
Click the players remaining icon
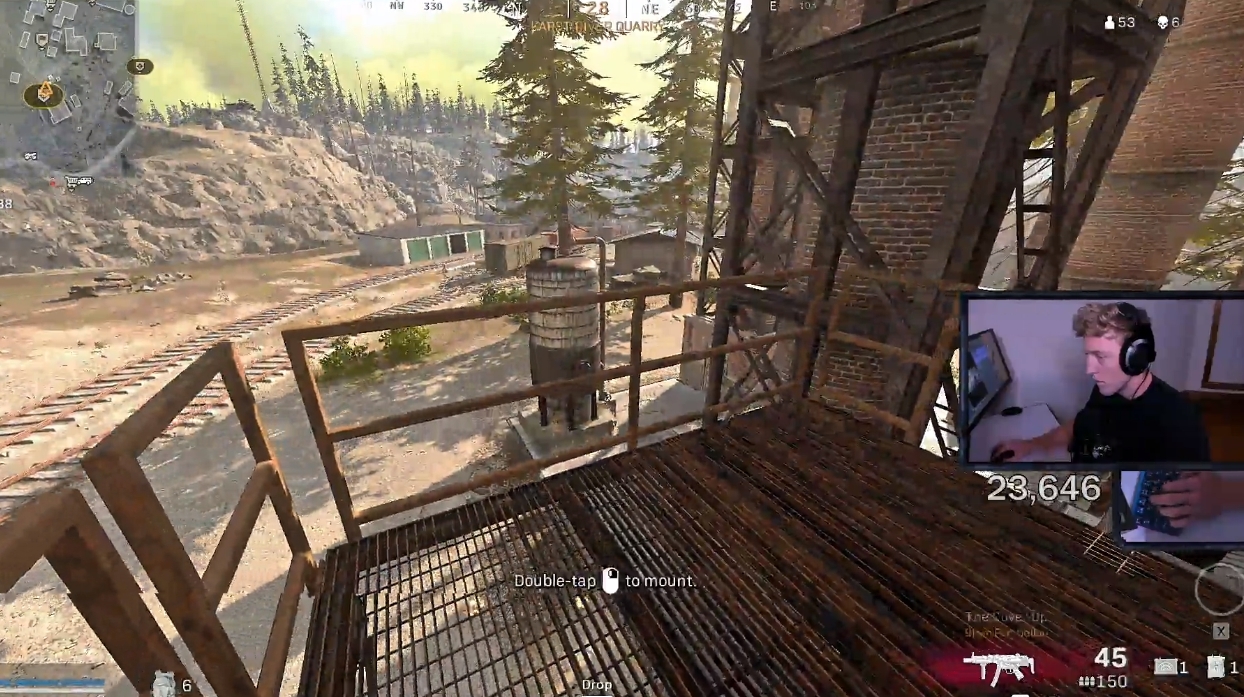(1109, 22)
